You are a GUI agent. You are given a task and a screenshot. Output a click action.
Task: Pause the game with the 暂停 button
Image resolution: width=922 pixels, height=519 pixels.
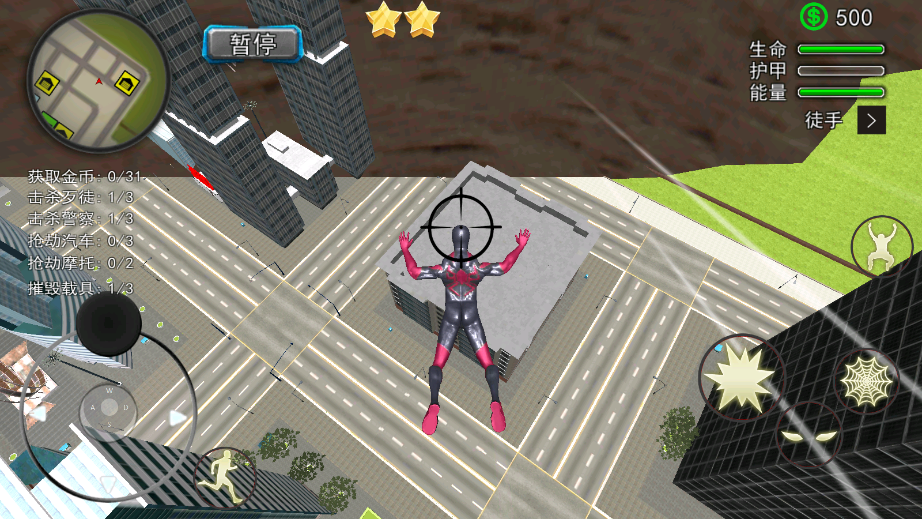[x=253, y=43]
